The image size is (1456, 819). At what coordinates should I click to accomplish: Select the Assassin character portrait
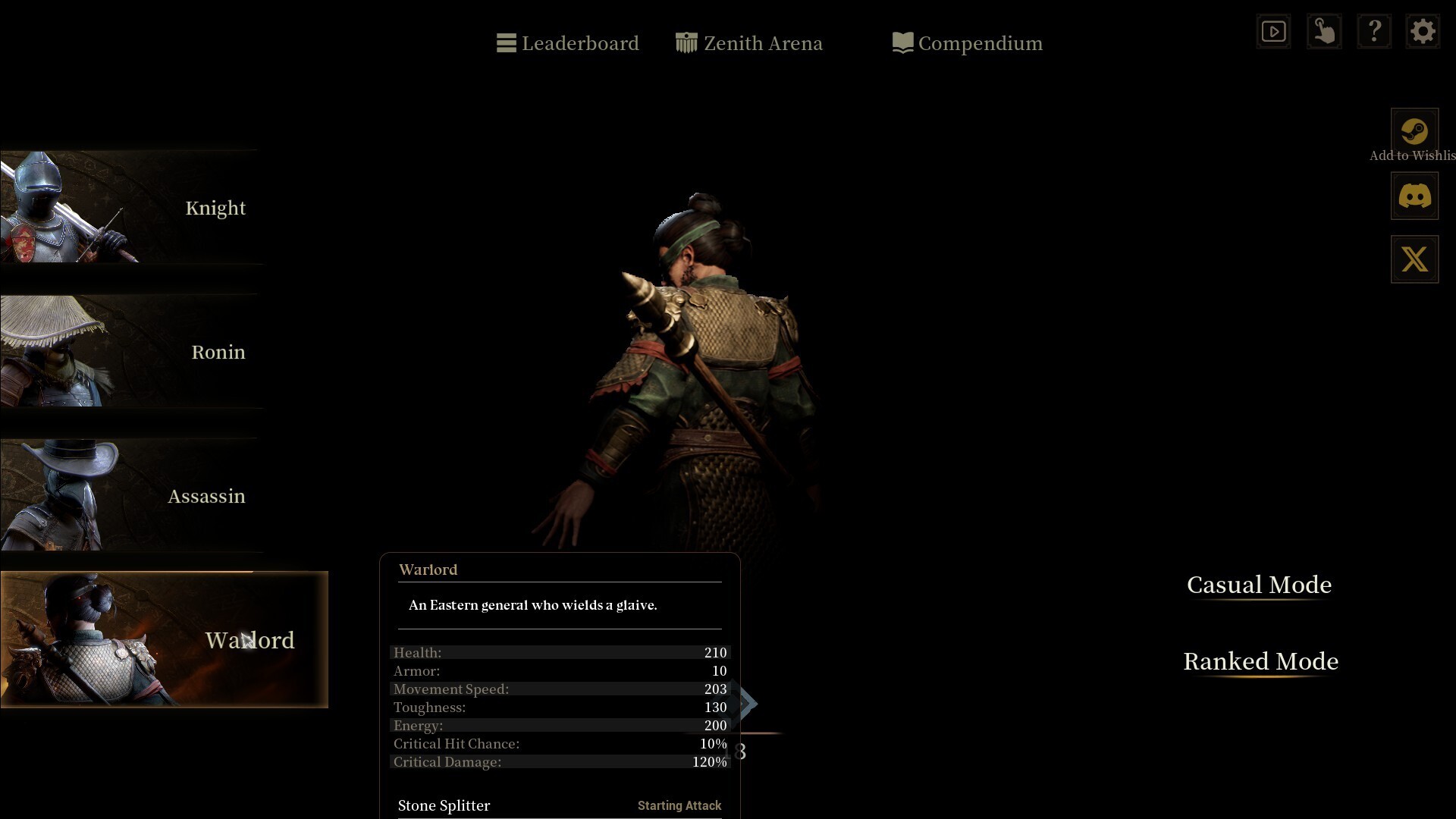[x=129, y=496]
